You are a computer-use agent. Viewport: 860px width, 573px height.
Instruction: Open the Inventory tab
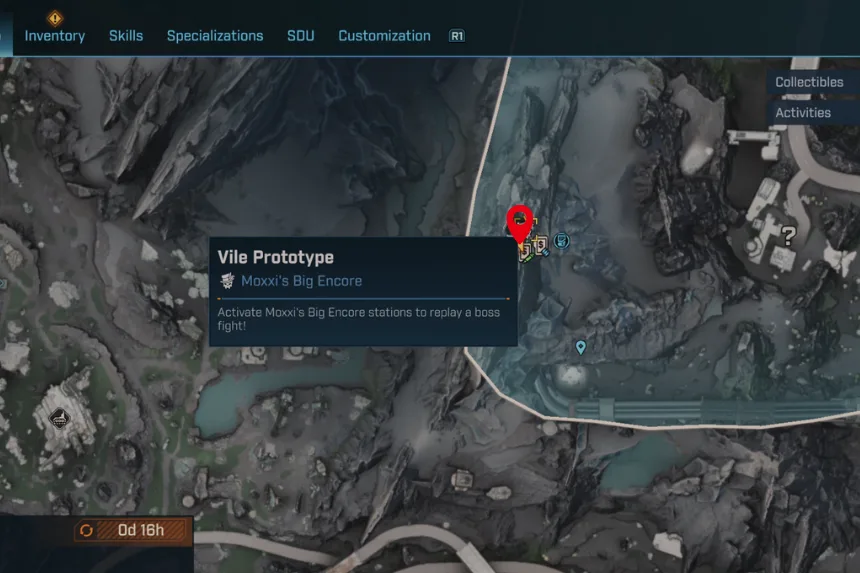tap(54, 36)
